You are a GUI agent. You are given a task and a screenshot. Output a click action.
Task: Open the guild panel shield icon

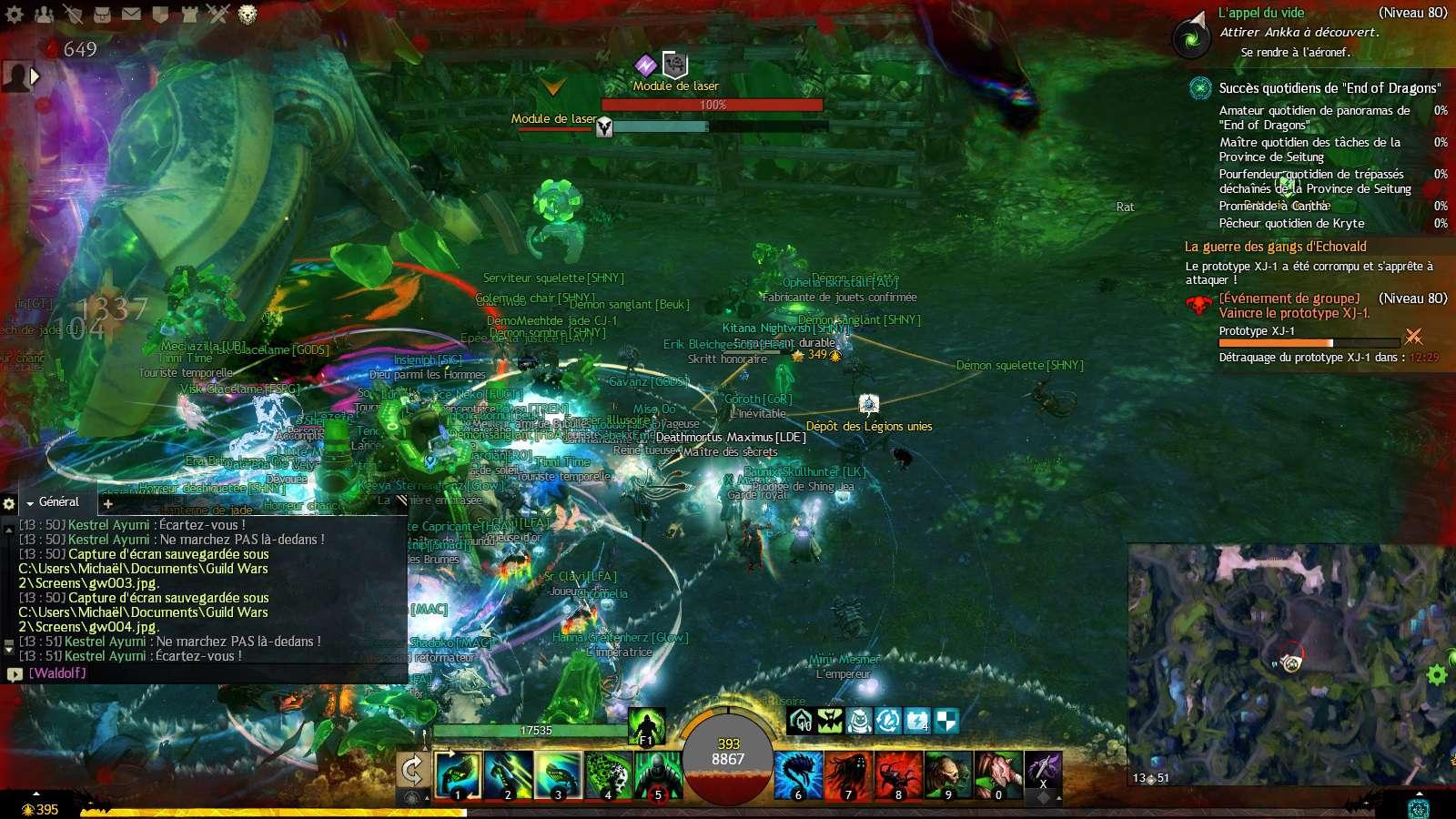click(160, 14)
